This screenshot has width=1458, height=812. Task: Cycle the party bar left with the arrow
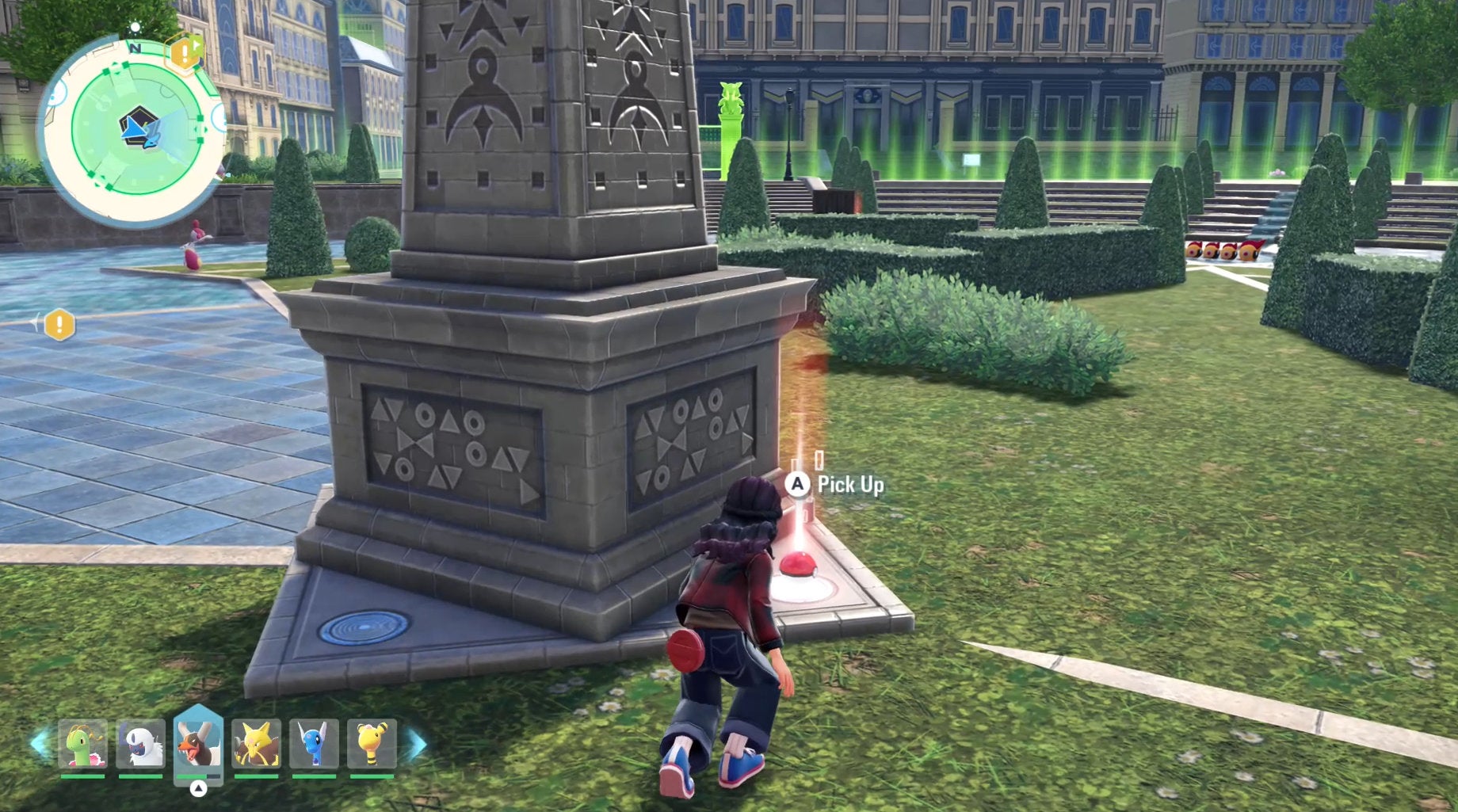(39, 744)
